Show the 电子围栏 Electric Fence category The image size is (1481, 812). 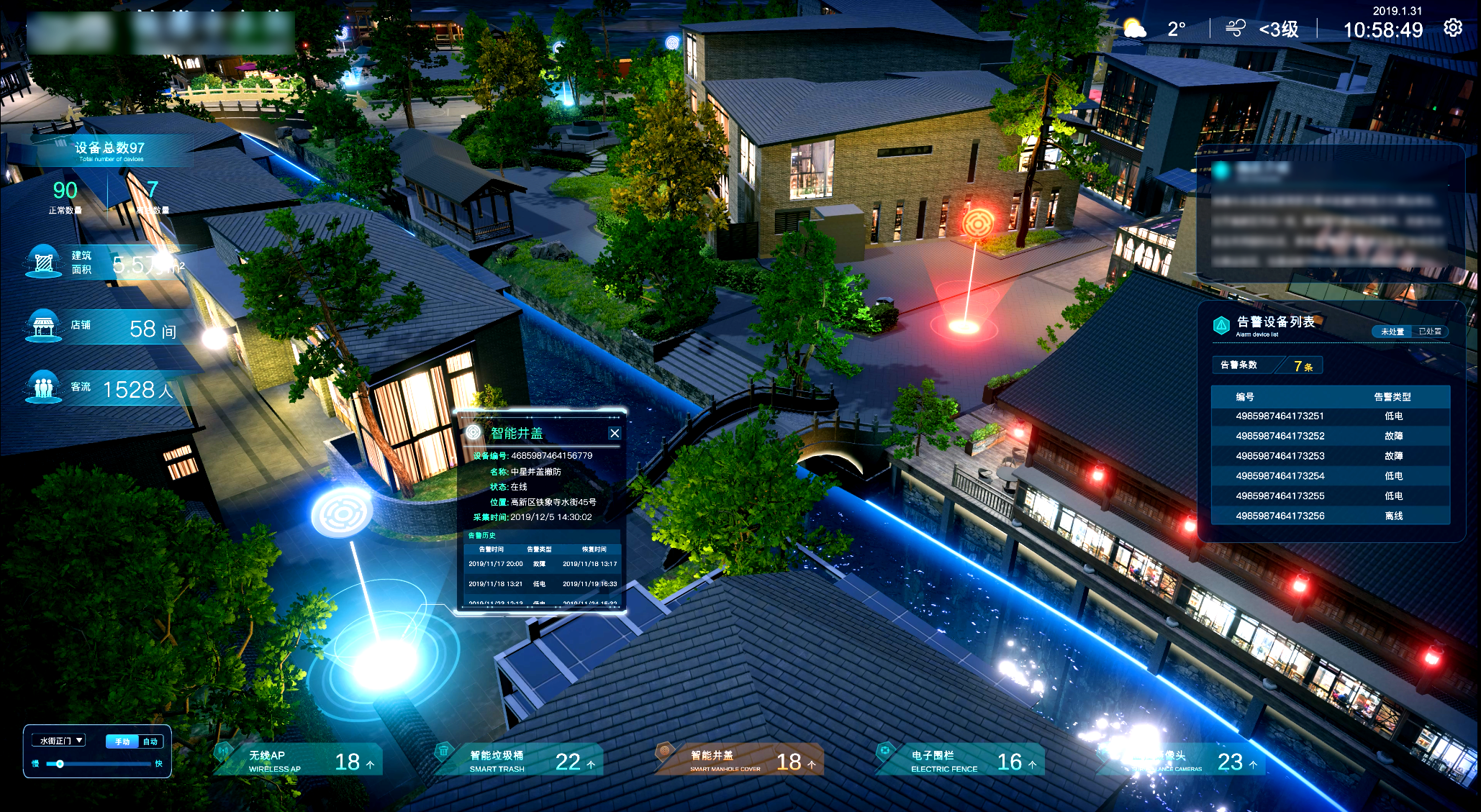(961, 761)
